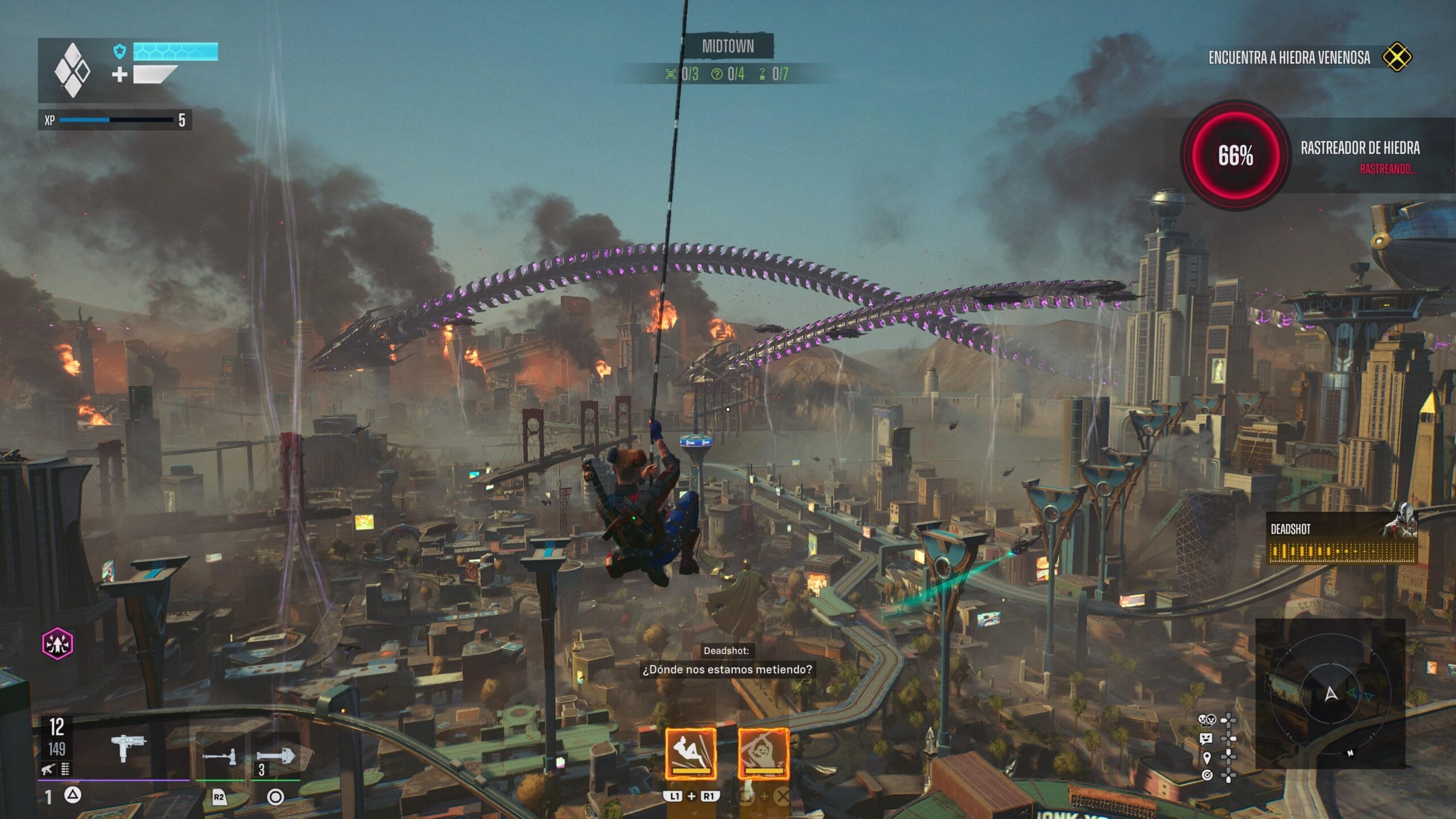Activate the flying kick traversal attack ability
This screenshot has width=1456, height=819.
(x=690, y=754)
